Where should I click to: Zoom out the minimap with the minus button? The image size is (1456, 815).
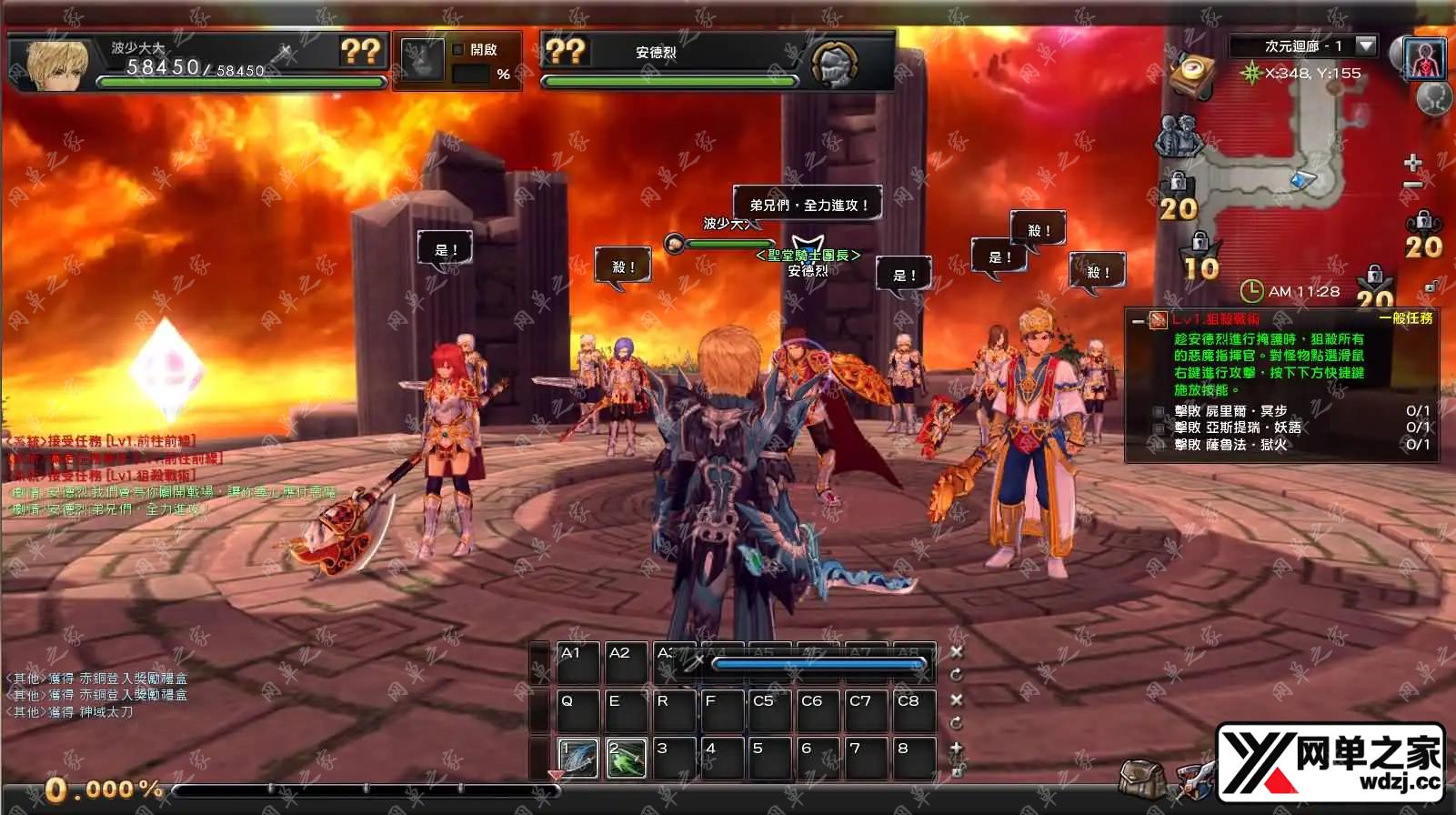(1412, 186)
